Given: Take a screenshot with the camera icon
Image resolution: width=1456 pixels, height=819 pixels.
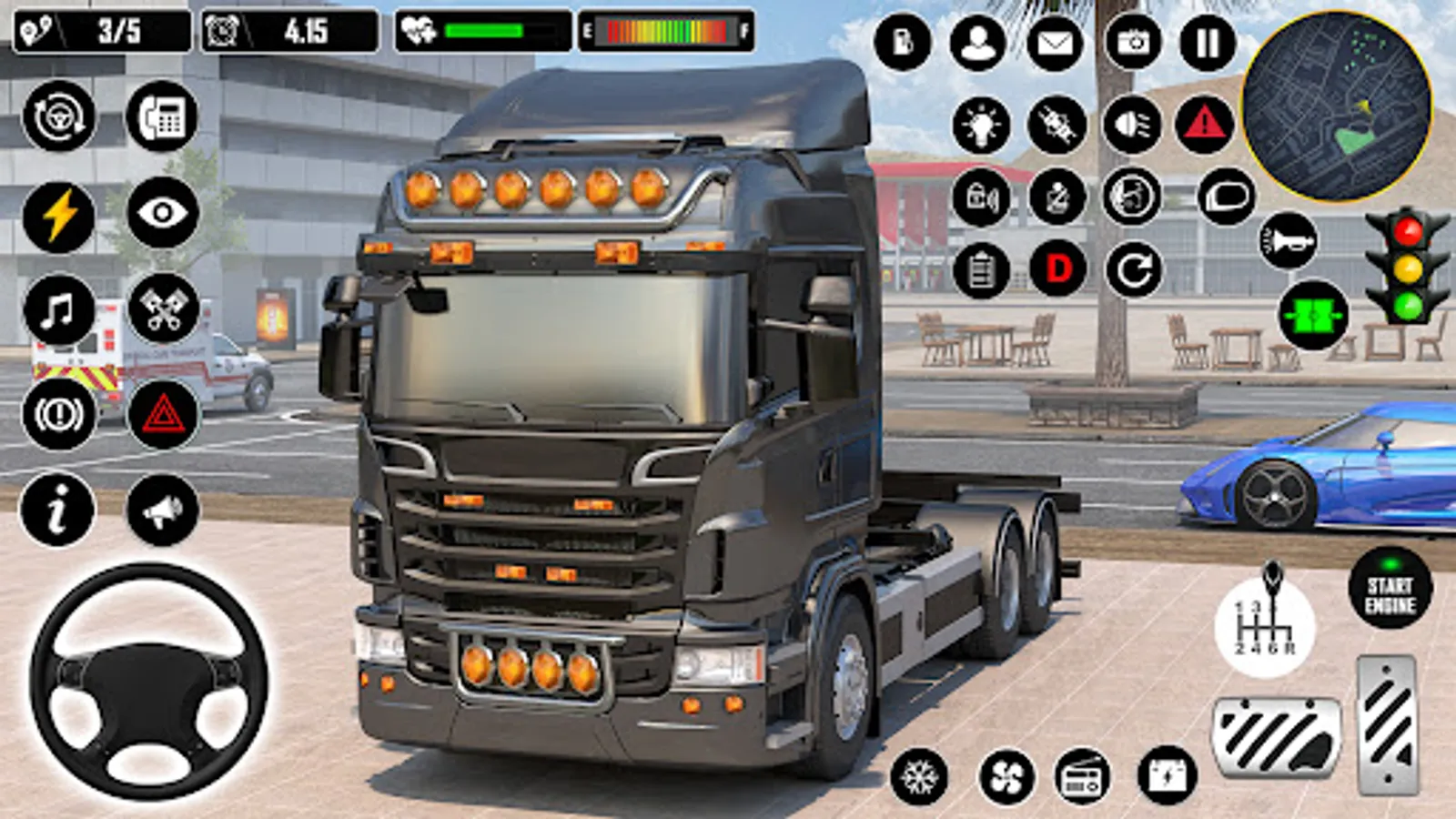Looking at the screenshot, I should pos(1133,43).
